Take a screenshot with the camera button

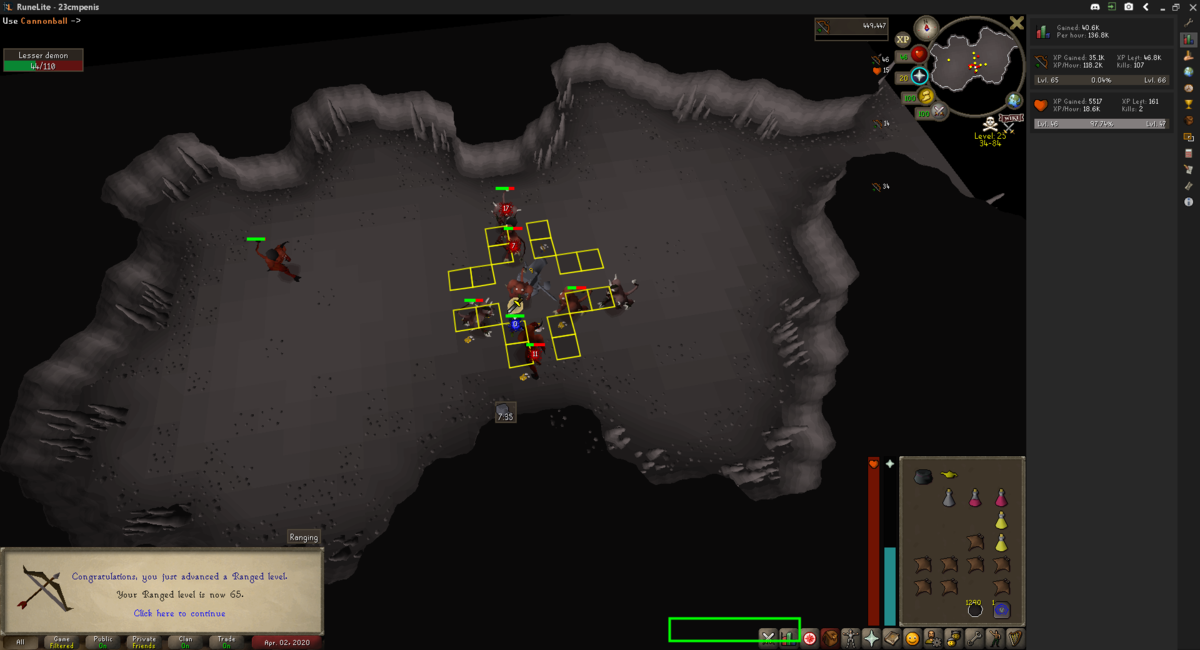point(1128,7)
